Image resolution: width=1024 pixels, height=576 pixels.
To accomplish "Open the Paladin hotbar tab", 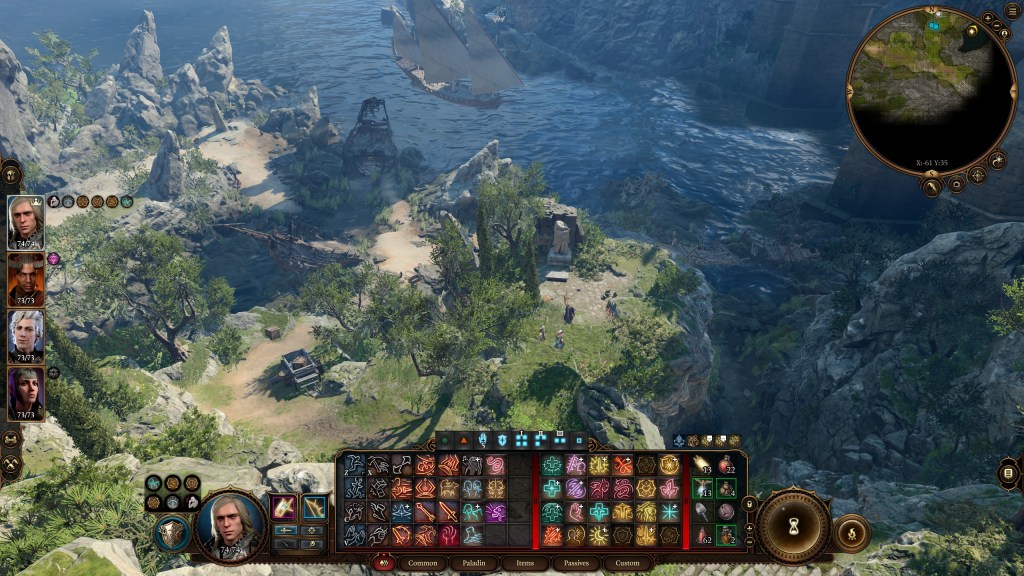I will pyautogui.click(x=474, y=563).
